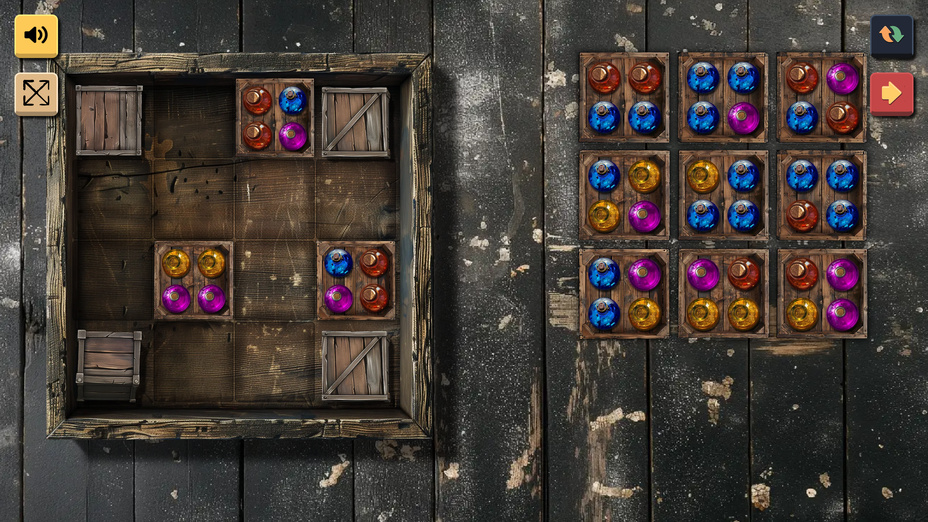Screen dimensions: 928x522
Task: Choose tile with one red, two purple, one yellow potion
Action: (x=822, y=294)
